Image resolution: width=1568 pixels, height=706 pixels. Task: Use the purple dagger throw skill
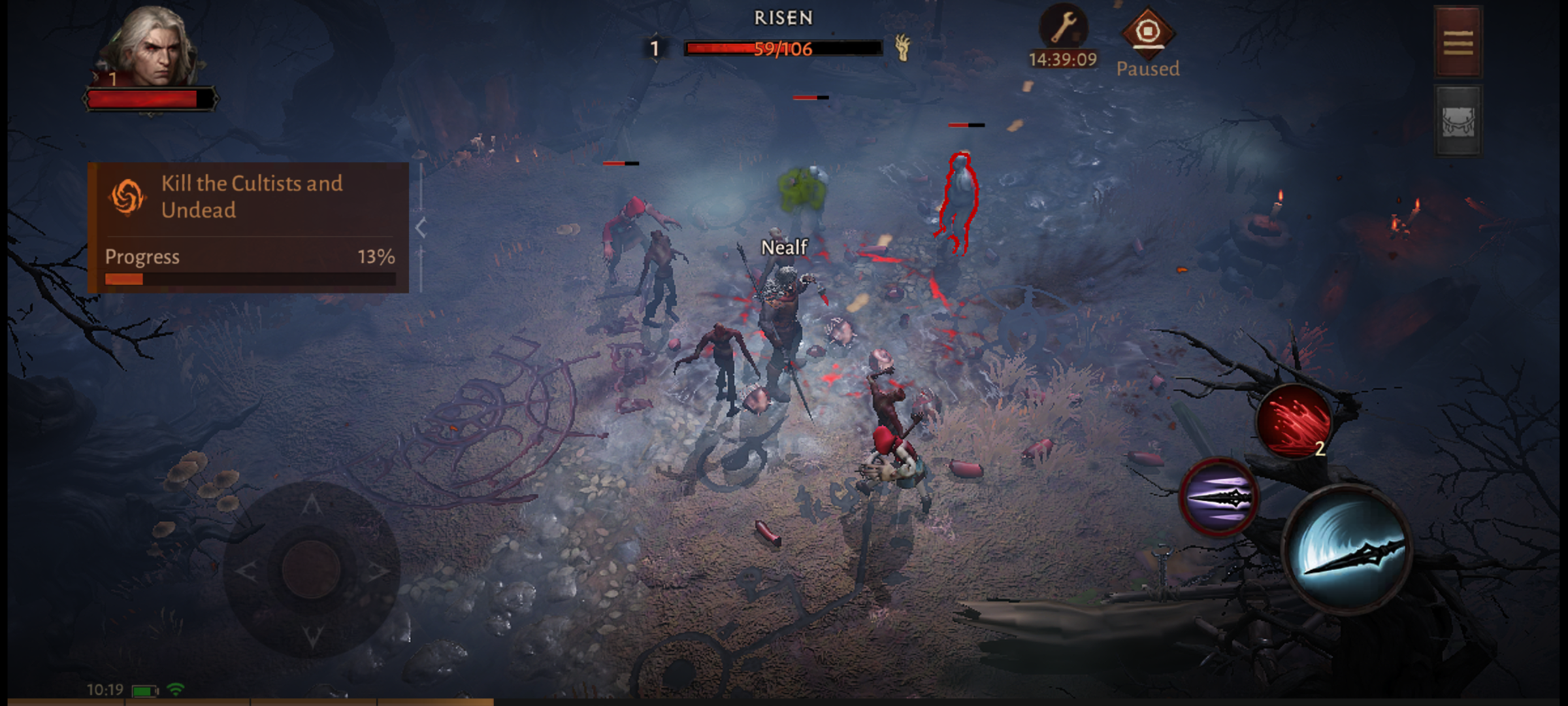coord(1218,498)
